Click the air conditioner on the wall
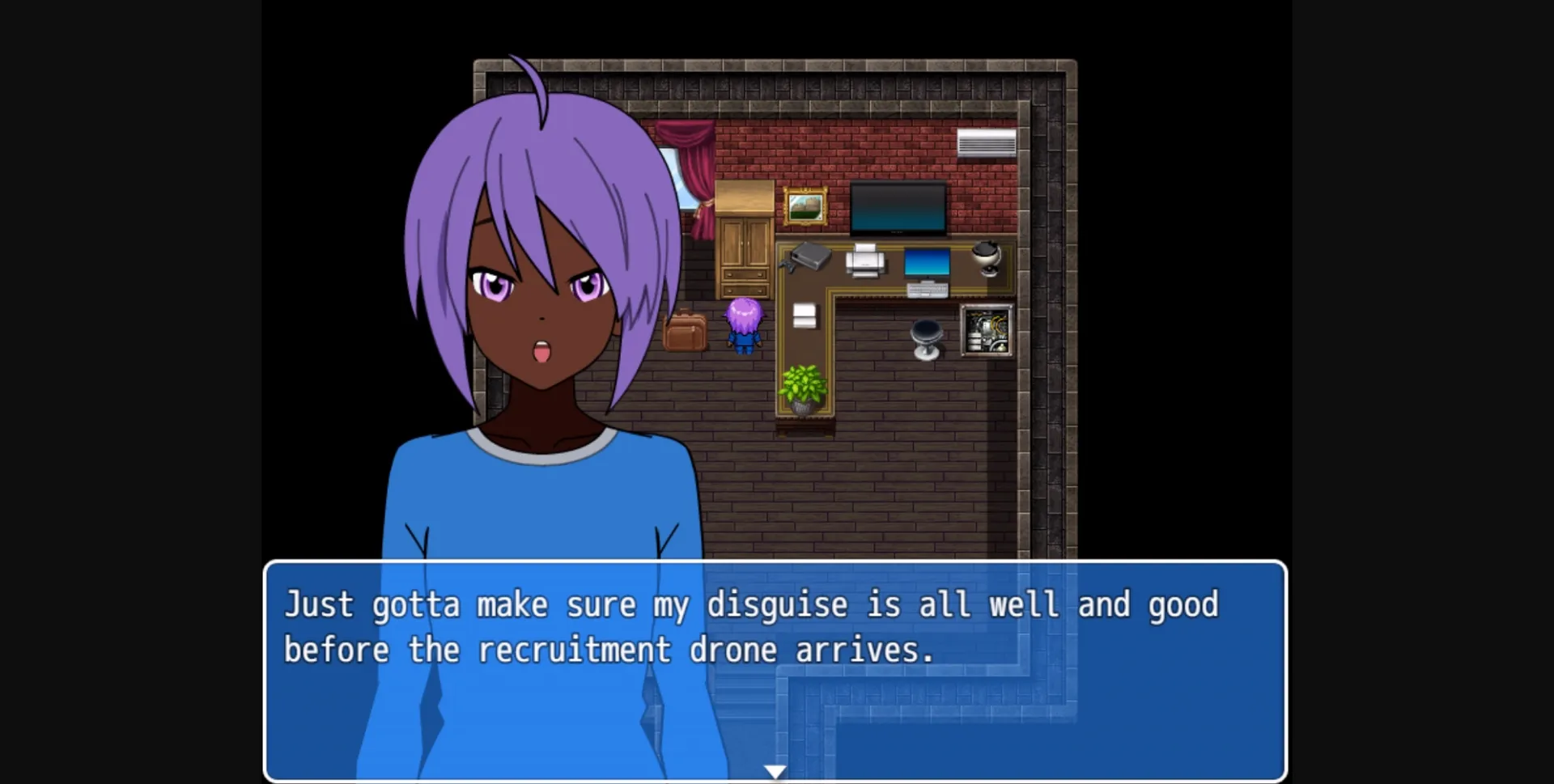The width and height of the screenshot is (1554, 784). pyautogui.click(x=987, y=143)
